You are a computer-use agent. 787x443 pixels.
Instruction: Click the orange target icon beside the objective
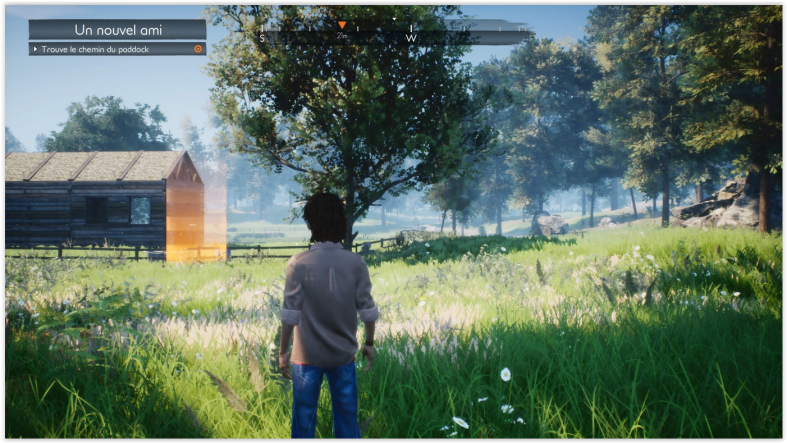[x=198, y=48]
